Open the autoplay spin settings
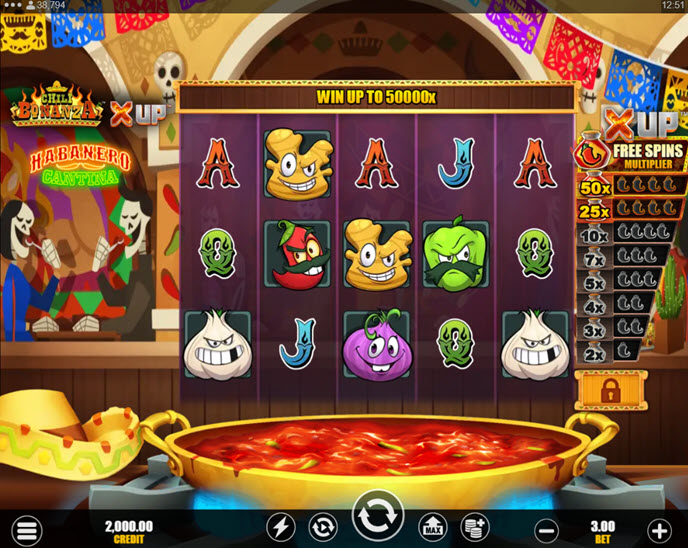688x548 pixels. click(322, 527)
